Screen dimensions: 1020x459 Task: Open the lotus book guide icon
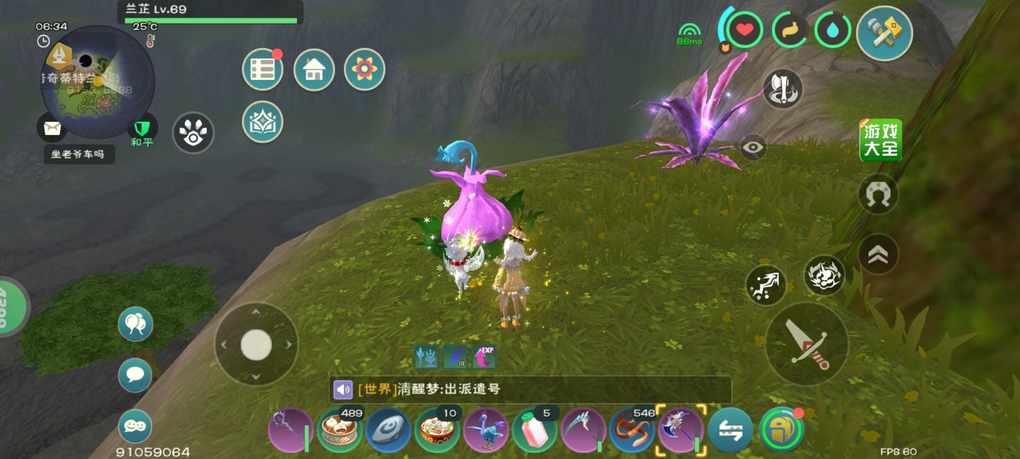pos(263,121)
